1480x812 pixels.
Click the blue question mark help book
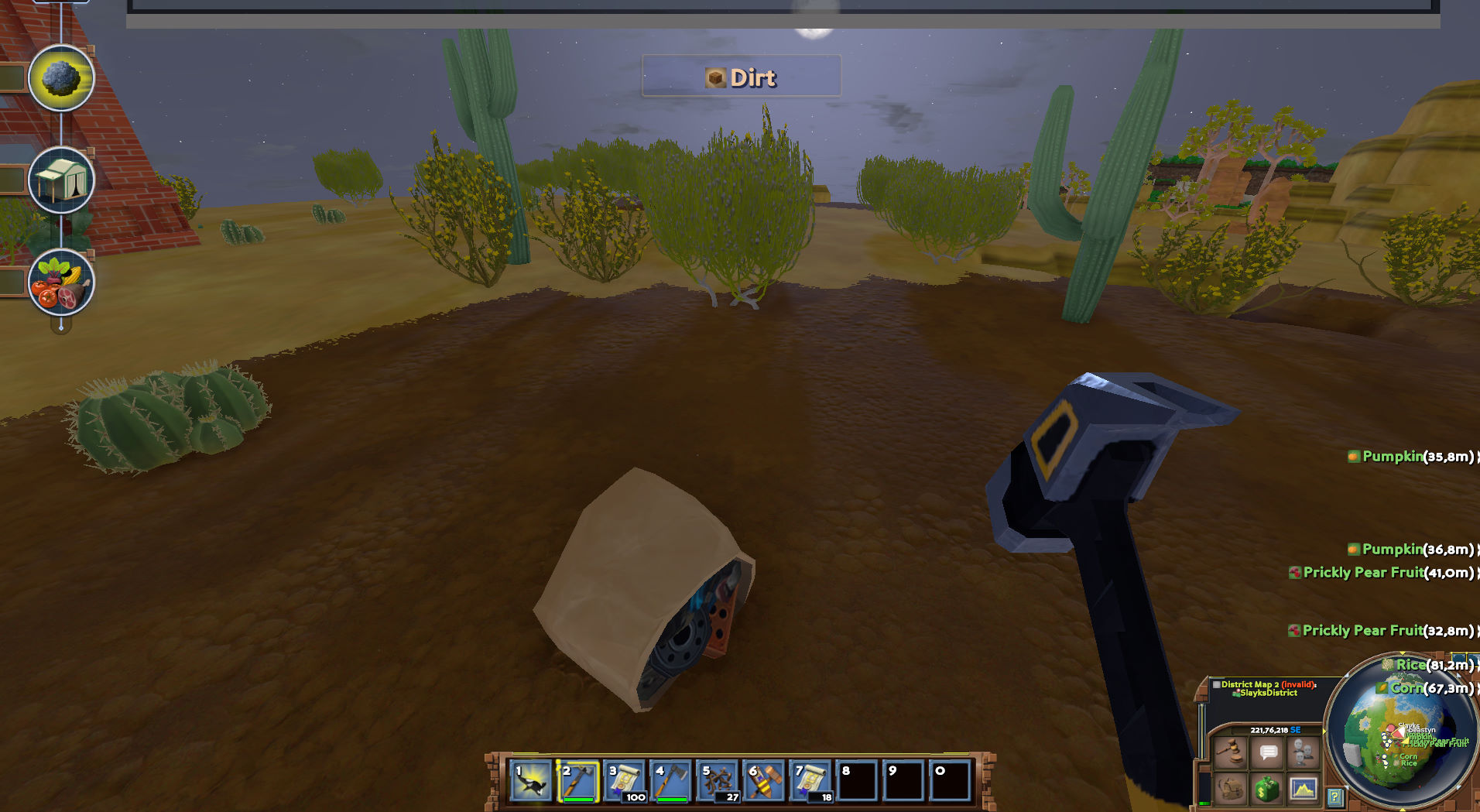click(1334, 797)
